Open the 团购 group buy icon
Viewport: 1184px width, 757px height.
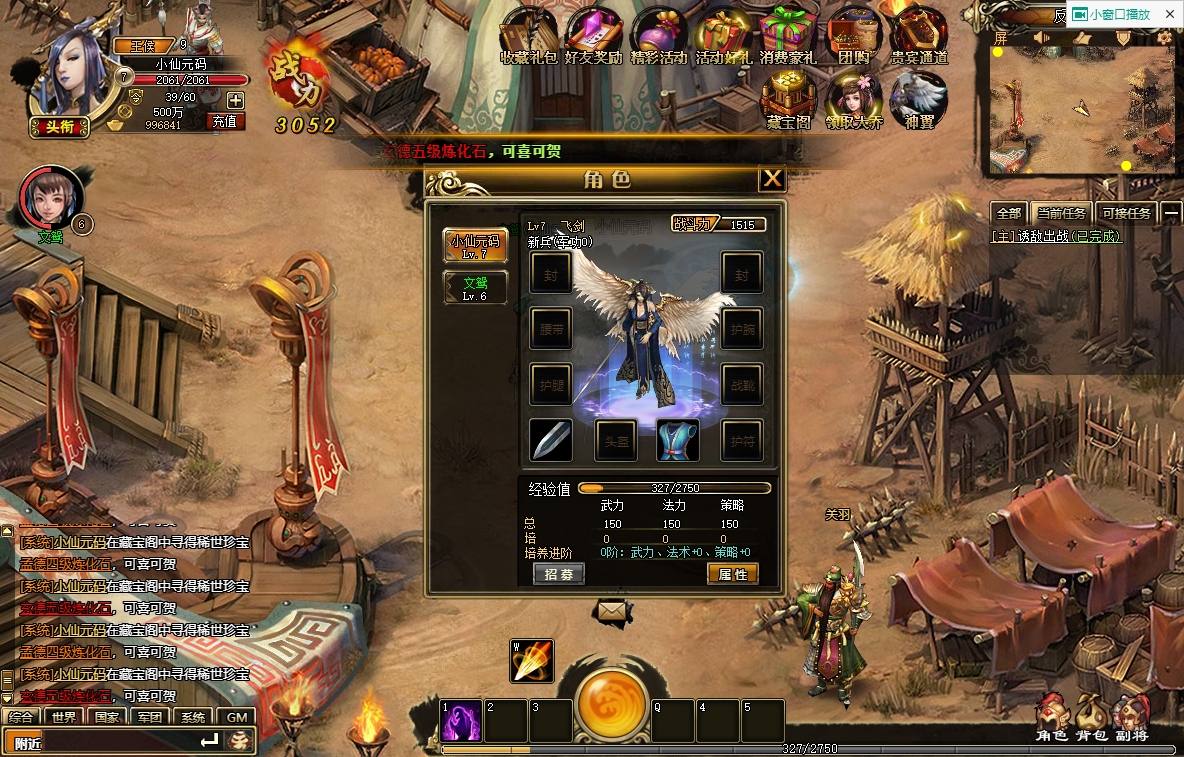(x=853, y=35)
